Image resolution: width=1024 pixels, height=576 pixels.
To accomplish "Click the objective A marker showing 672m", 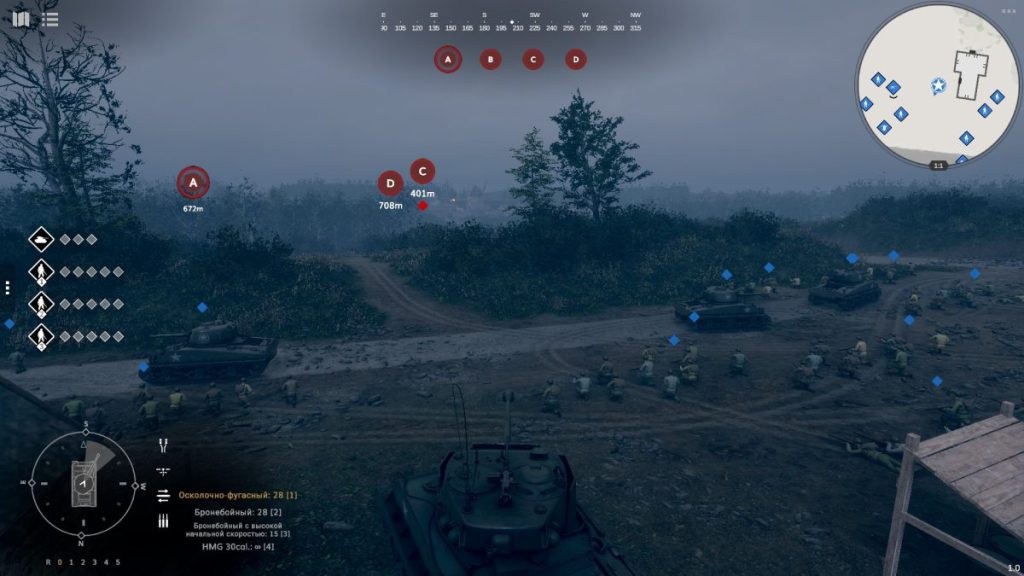I will pos(193,183).
